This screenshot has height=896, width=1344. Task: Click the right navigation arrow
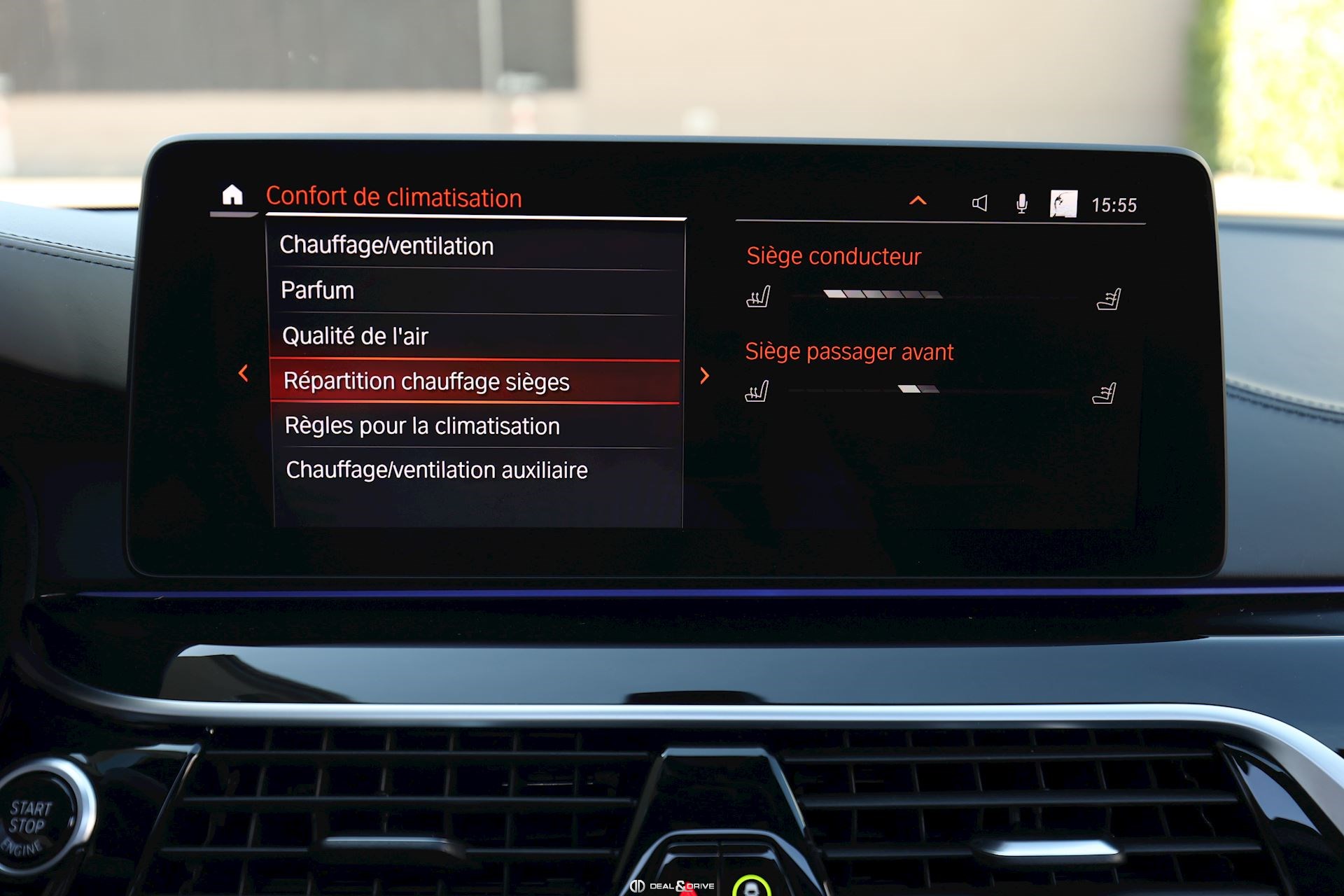point(704,376)
